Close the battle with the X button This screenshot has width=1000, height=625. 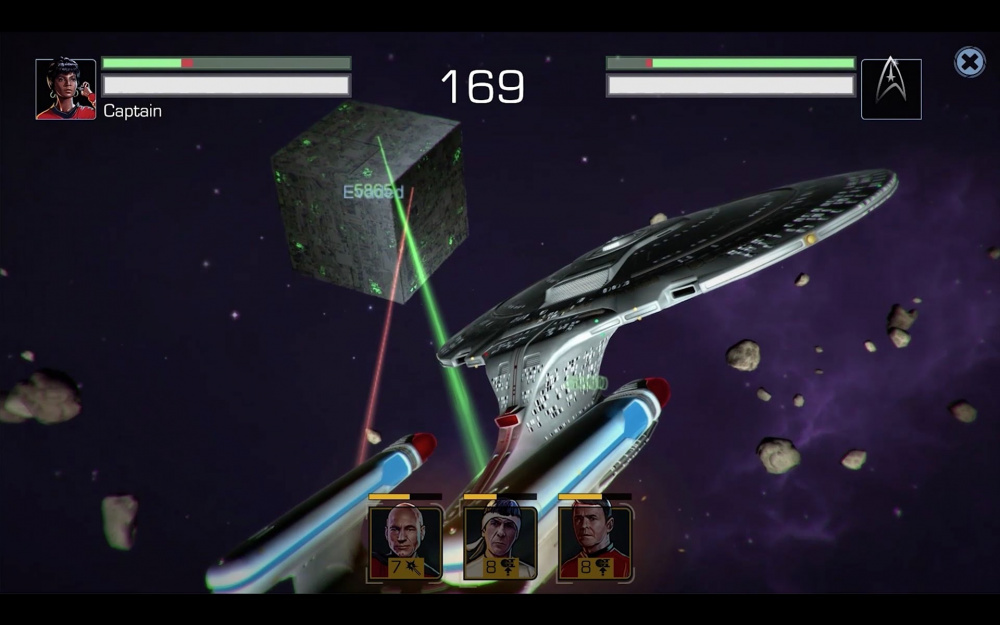[x=969, y=63]
